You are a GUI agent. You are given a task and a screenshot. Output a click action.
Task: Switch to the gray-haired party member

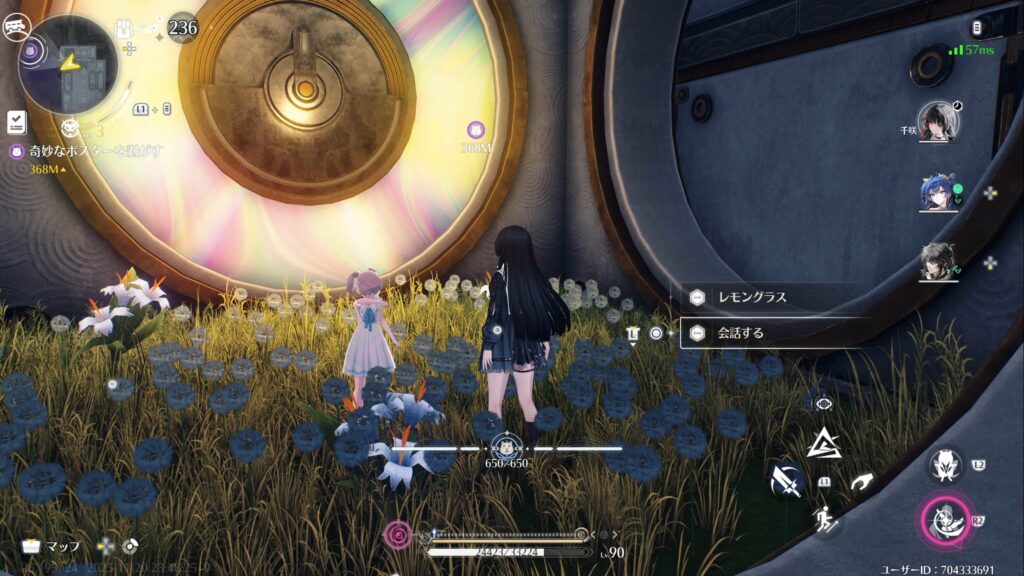tap(938, 261)
